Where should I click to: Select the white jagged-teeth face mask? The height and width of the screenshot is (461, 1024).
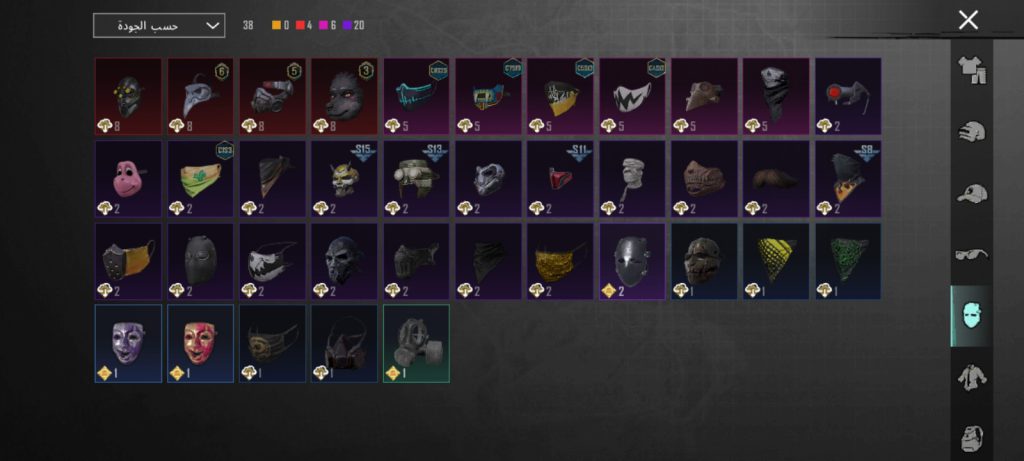[632, 96]
